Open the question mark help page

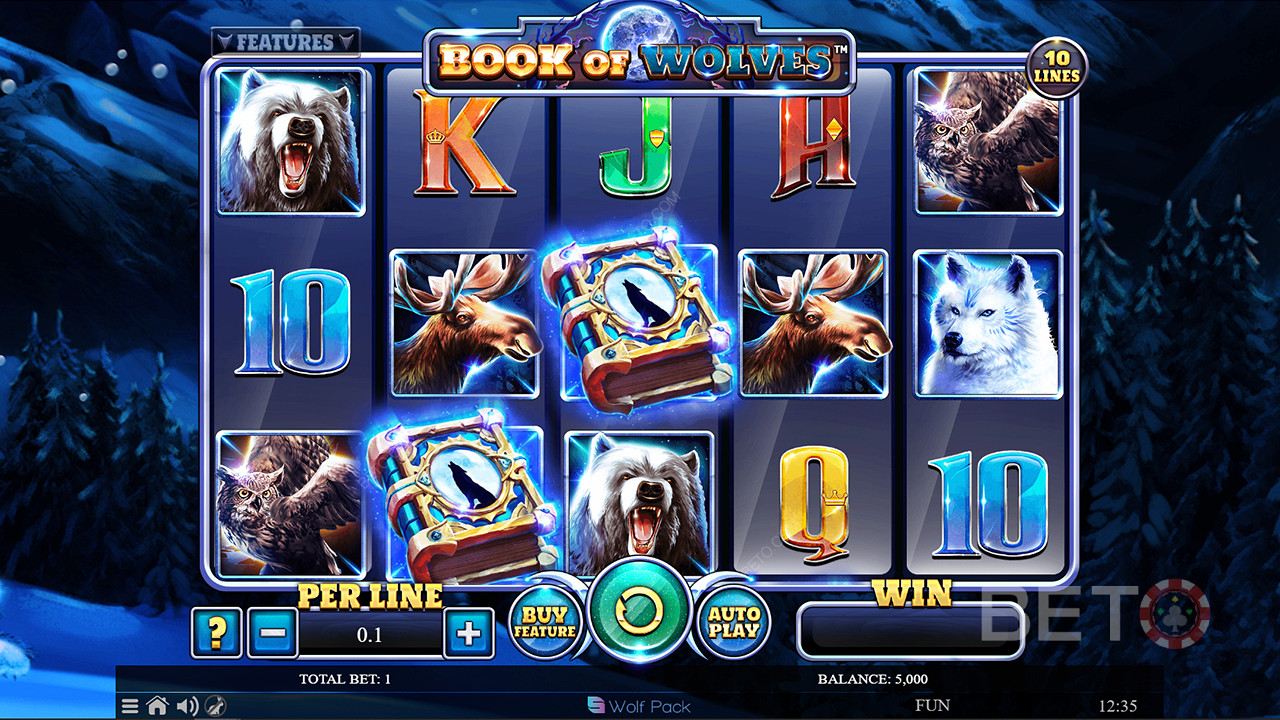pos(216,633)
